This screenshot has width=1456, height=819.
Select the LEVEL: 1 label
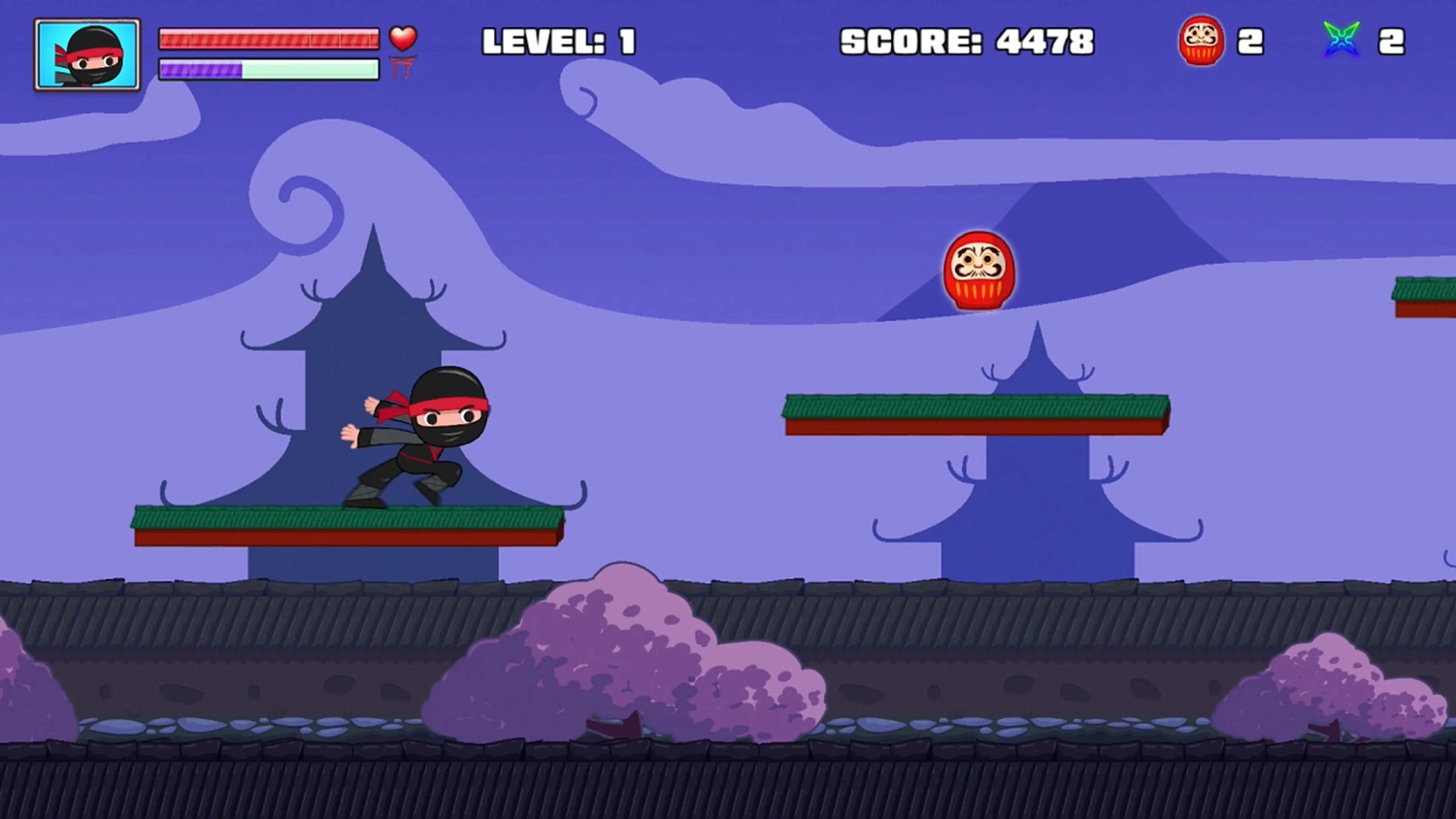[x=560, y=42]
